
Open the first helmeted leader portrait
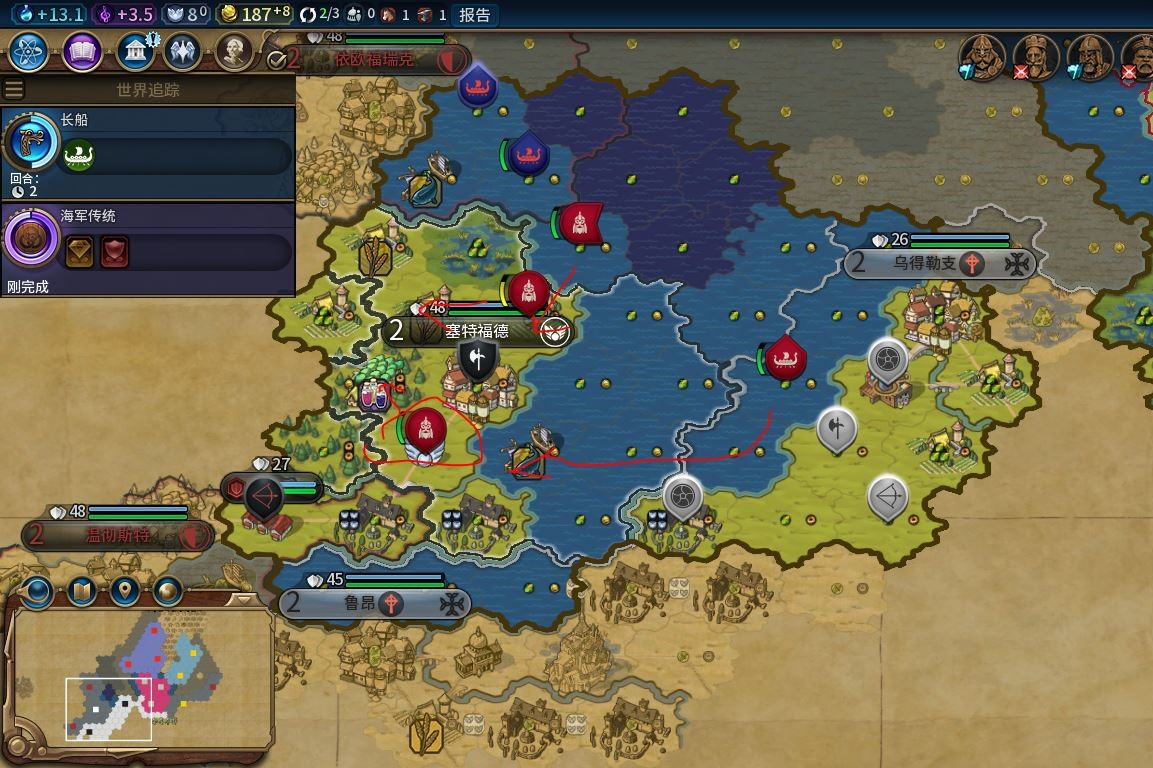click(982, 56)
